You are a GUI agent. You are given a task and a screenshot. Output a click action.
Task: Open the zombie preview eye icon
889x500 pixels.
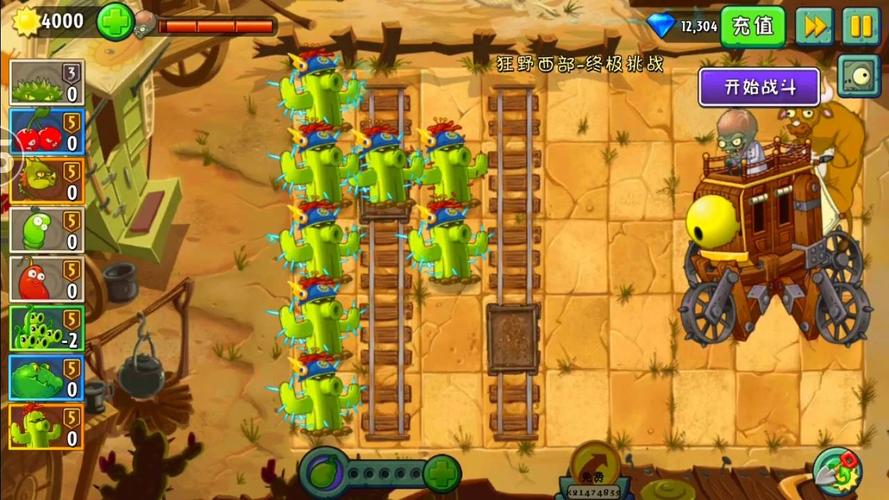click(x=858, y=76)
